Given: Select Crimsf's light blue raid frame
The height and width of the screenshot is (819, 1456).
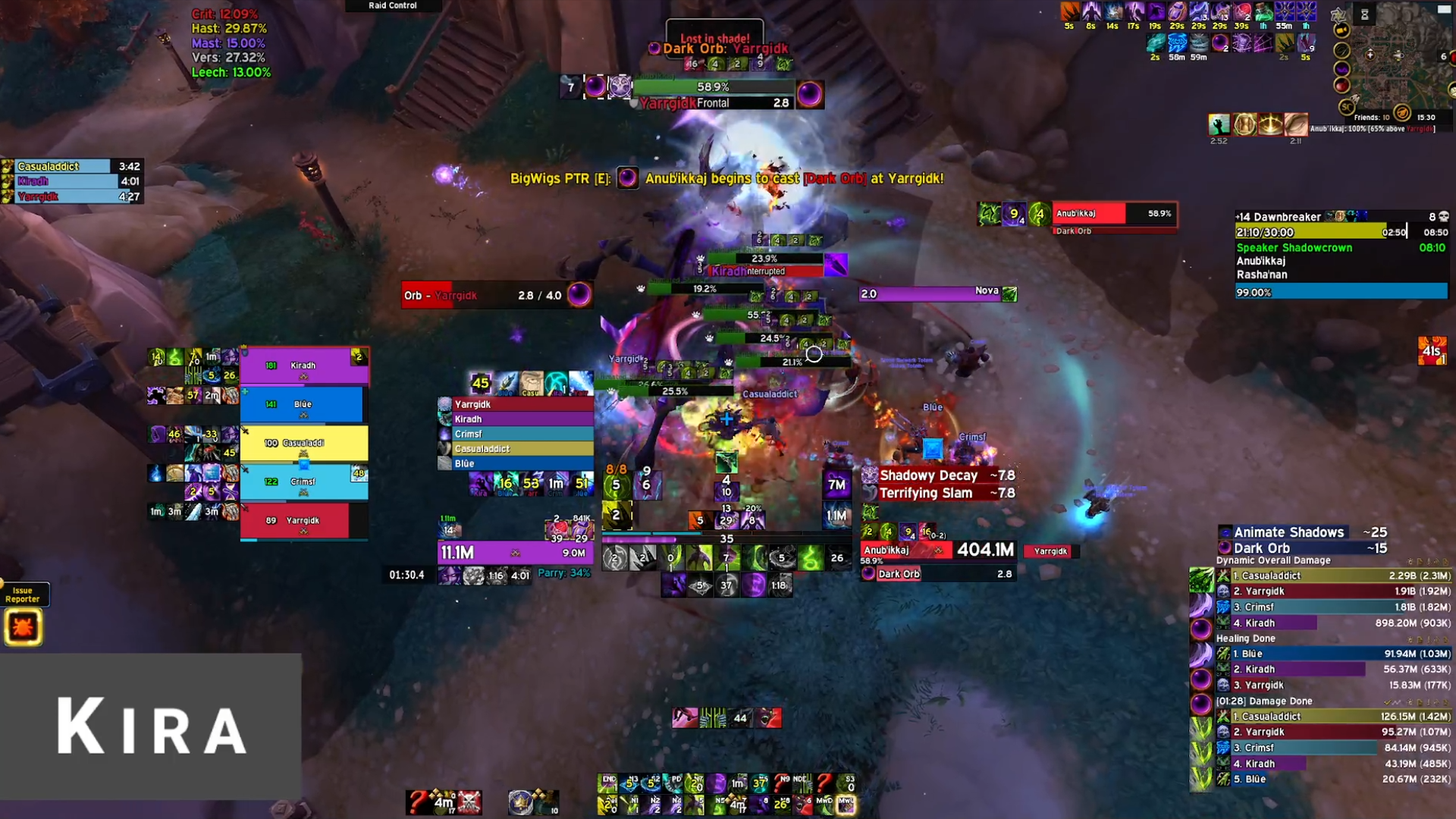Looking at the screenshot, I should tap(304, 482).
